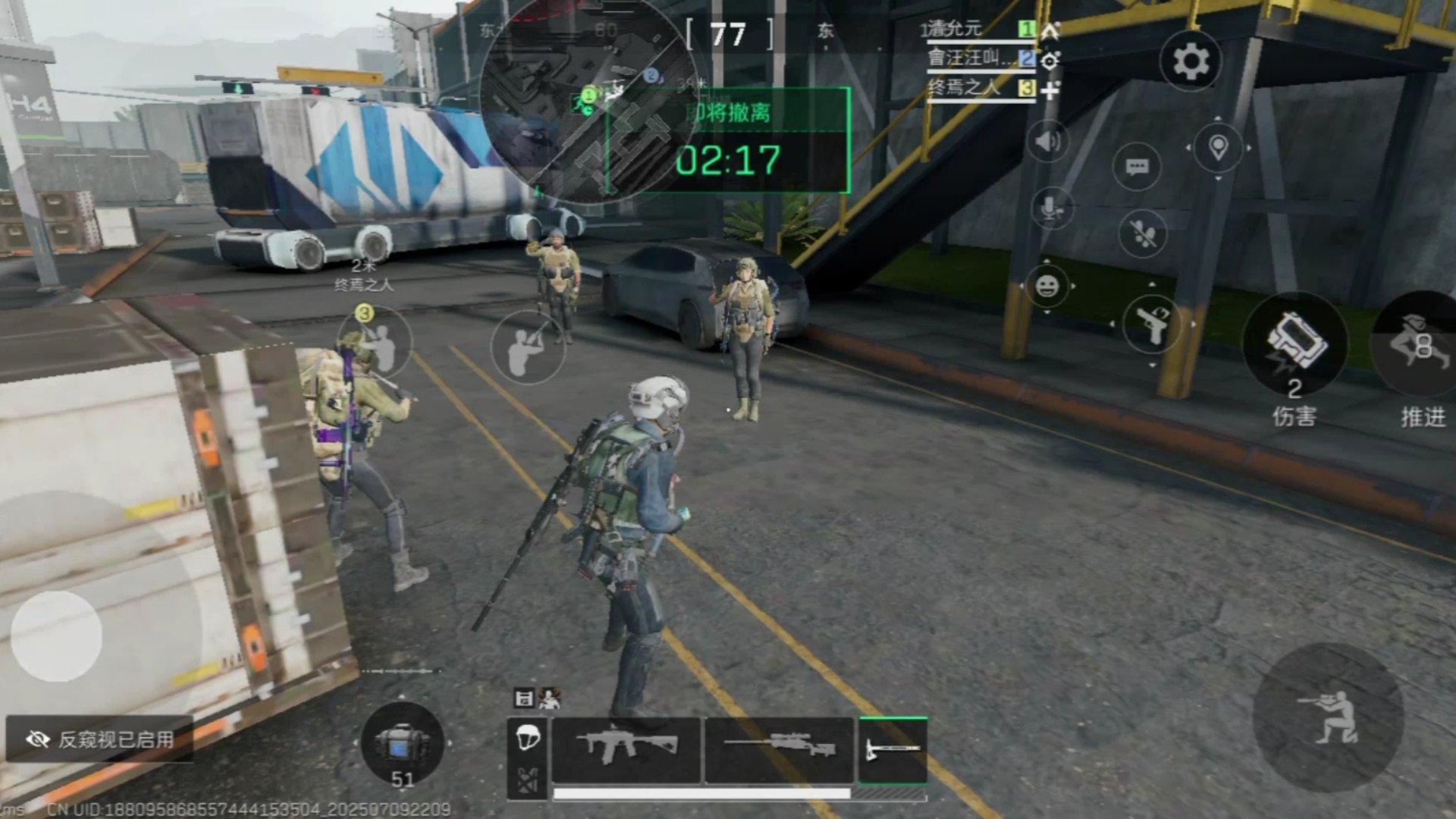Select the melee axe slot
1456x819 pixels.
point(893,749)
